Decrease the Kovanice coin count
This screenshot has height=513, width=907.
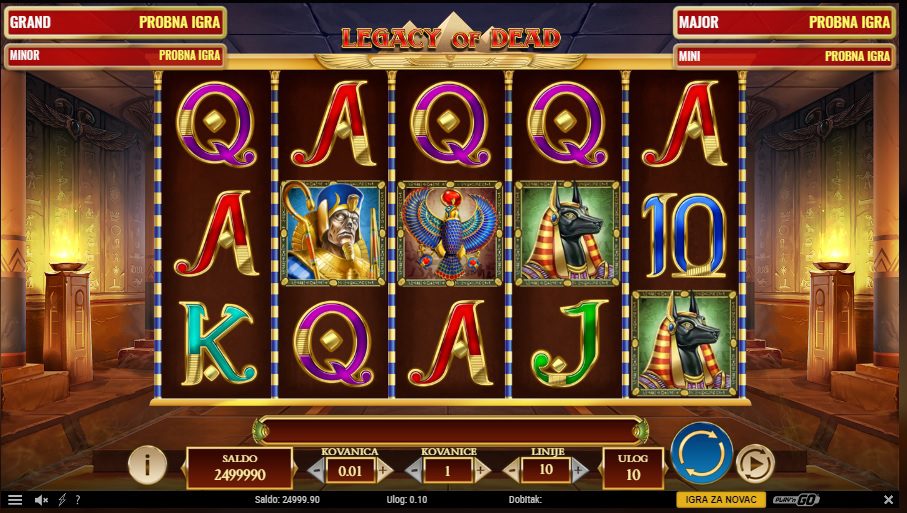(x=413, y=469)
